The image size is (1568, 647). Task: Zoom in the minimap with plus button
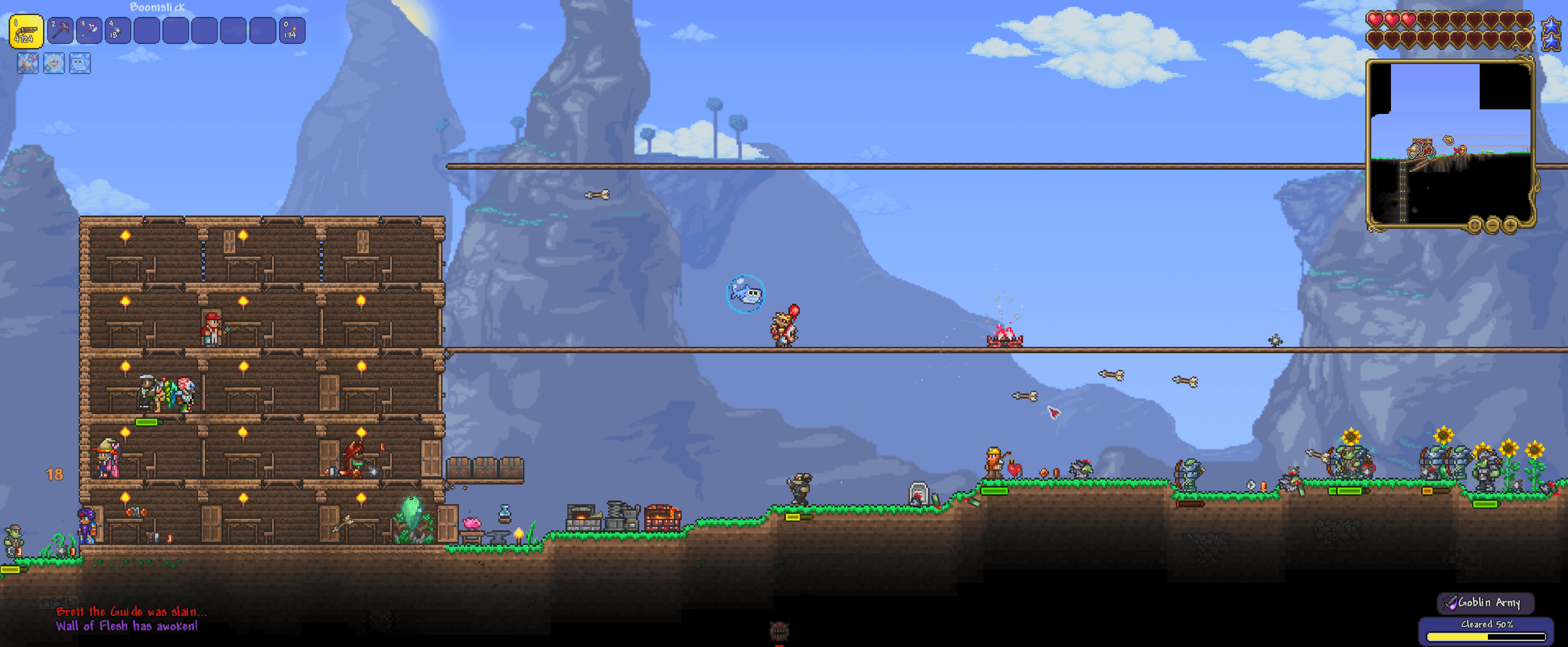tap(1510, 226)
